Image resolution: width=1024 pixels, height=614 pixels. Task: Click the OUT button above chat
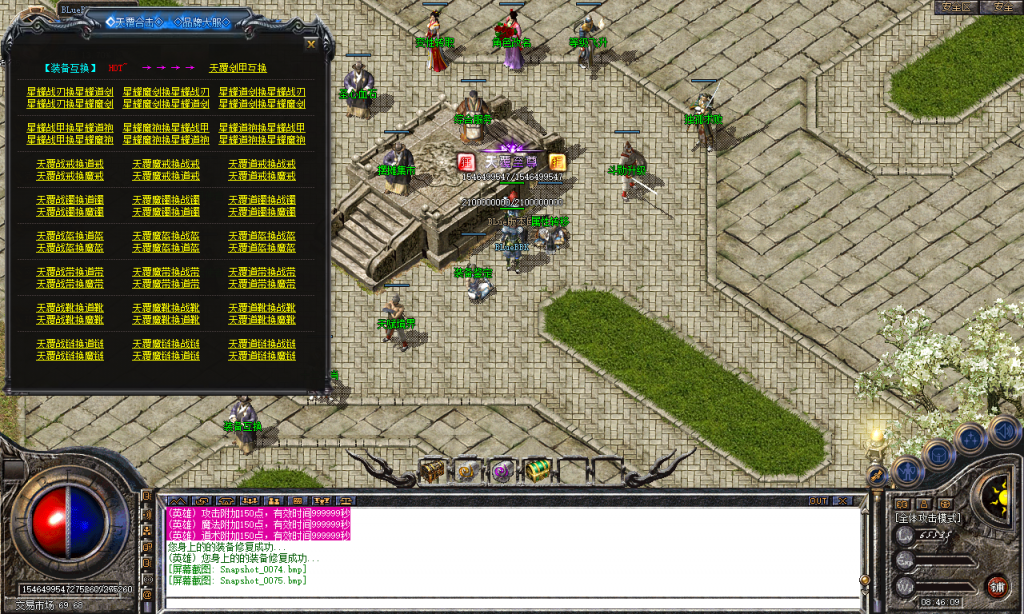818,500
